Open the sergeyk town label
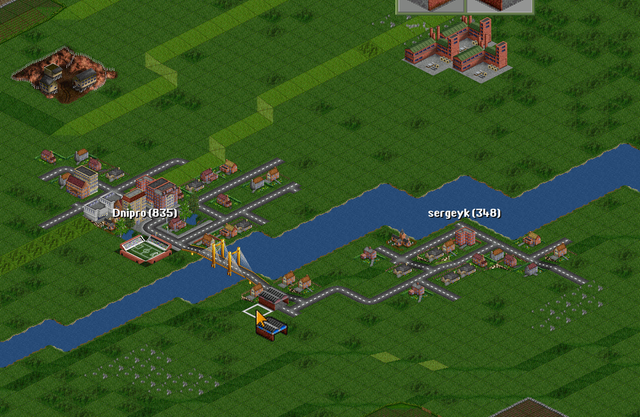Image resolution: width=640 pixels, height=417 pixels. pos(464,213)
